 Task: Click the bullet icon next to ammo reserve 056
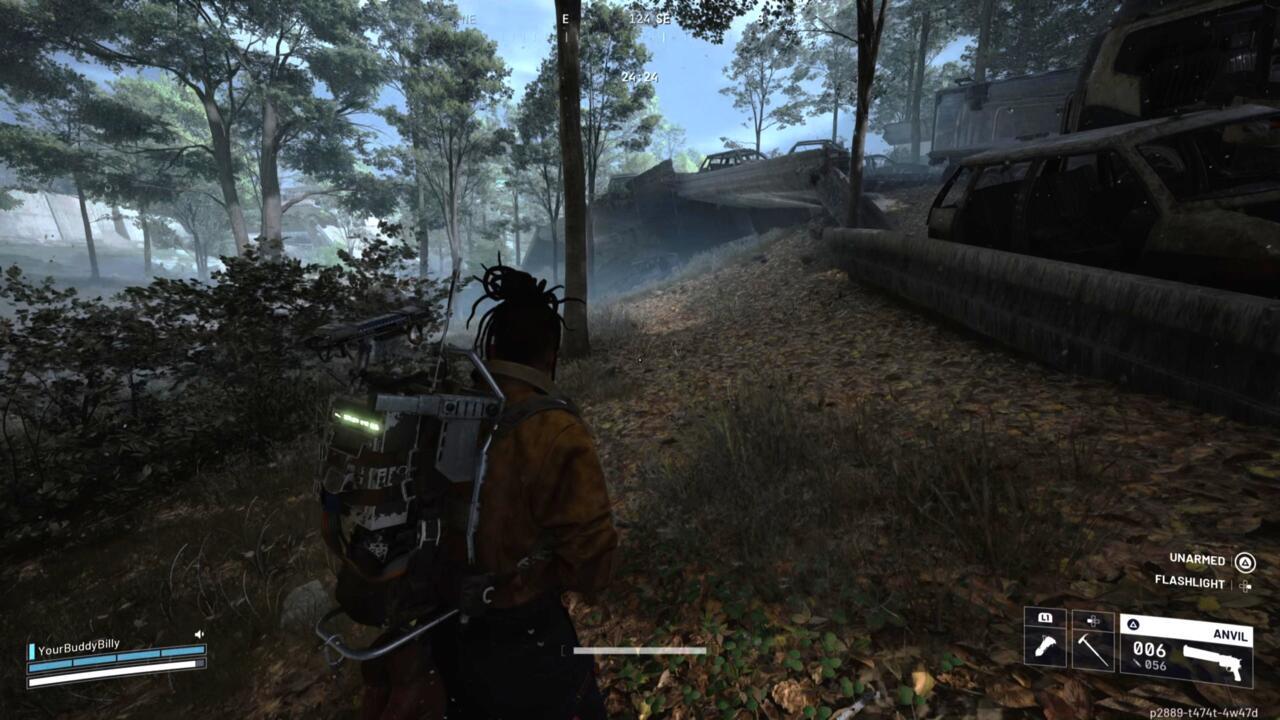(1137, 662)
